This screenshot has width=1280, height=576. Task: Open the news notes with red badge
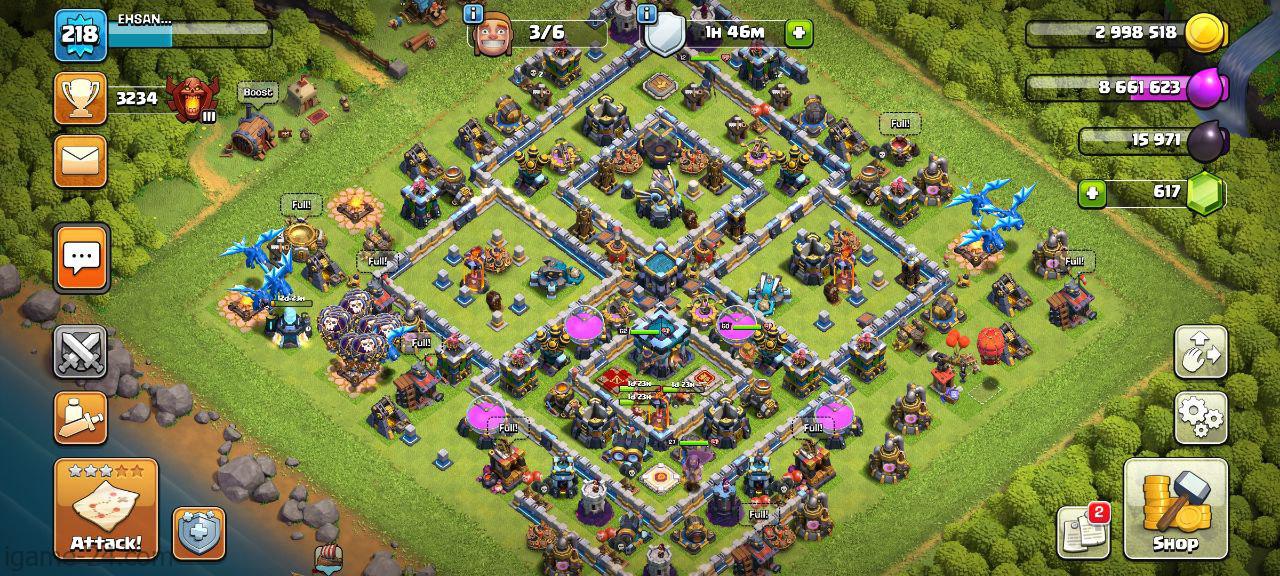click(1083, 532)
